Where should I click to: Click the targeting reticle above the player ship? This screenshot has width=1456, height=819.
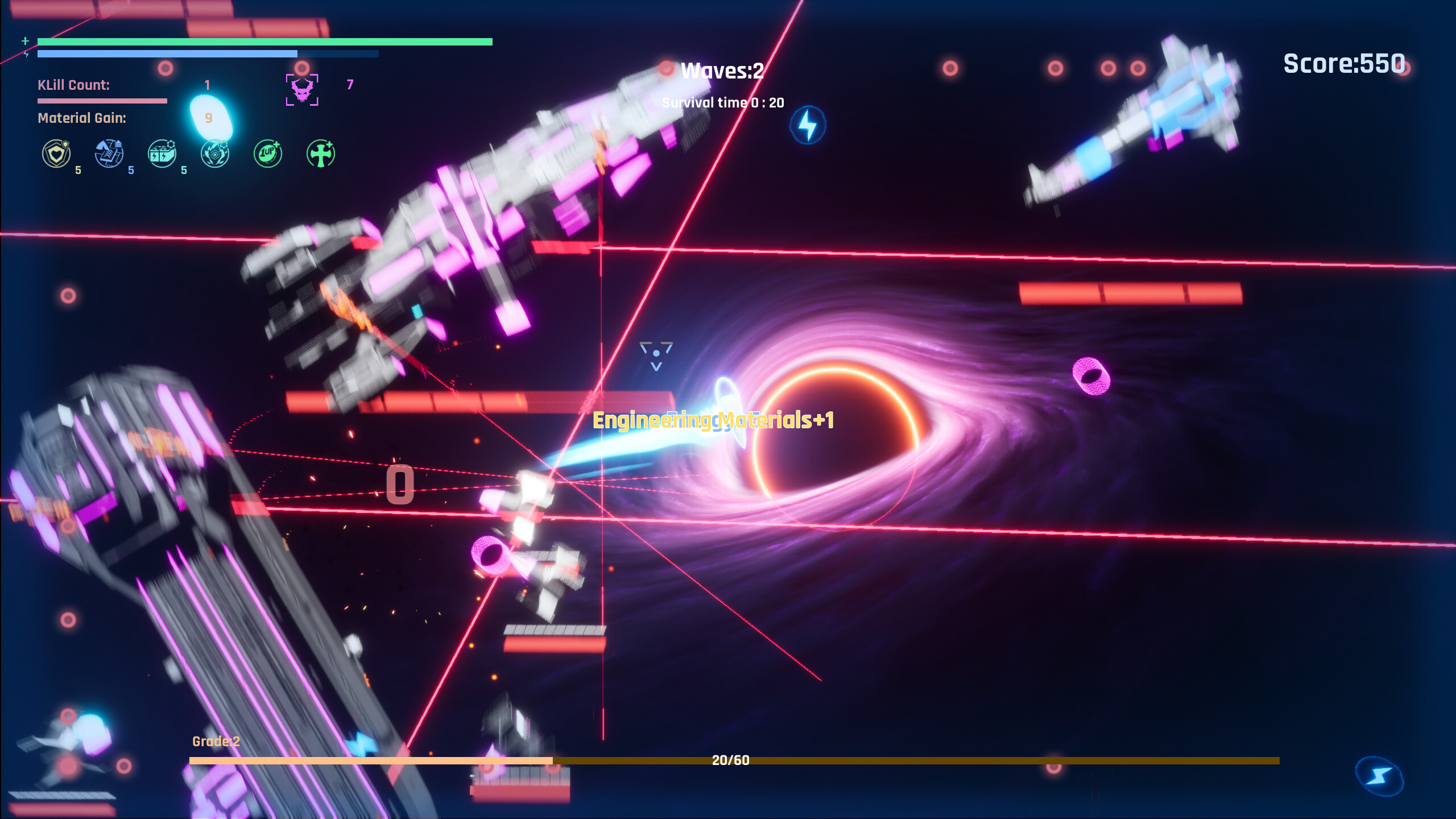[657, 351]
